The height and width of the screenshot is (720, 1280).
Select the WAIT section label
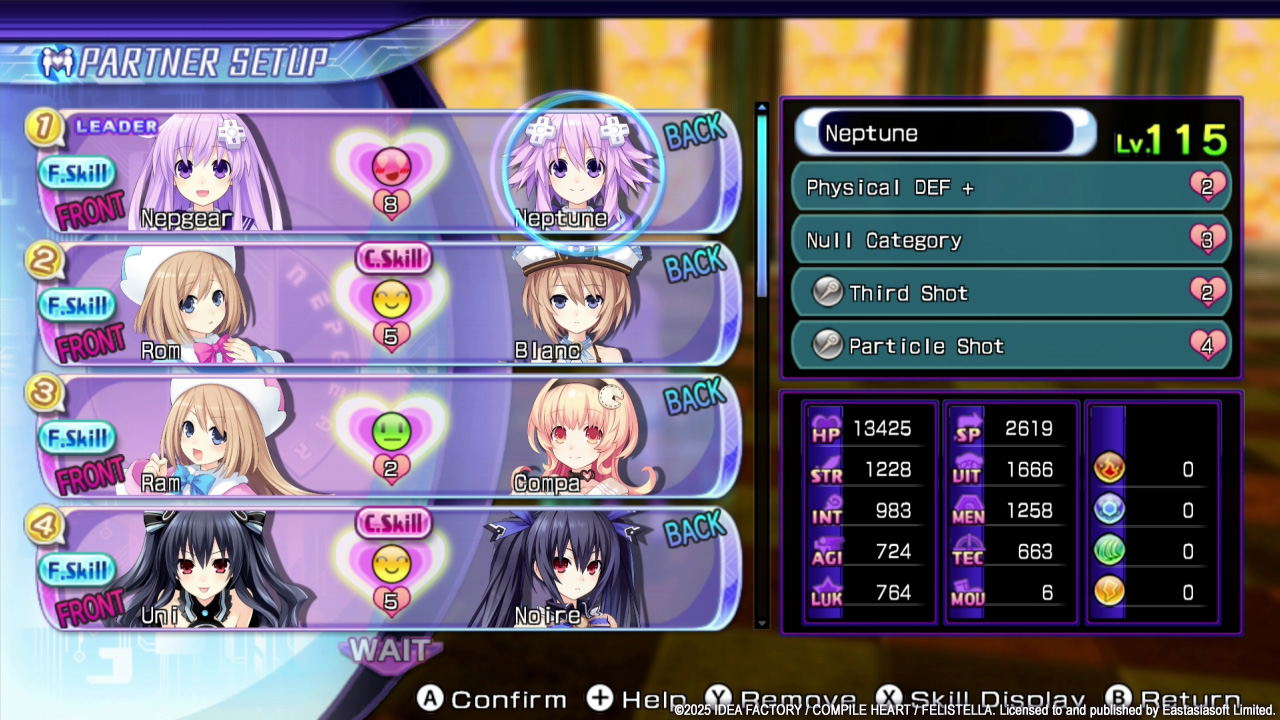point(390,650)
